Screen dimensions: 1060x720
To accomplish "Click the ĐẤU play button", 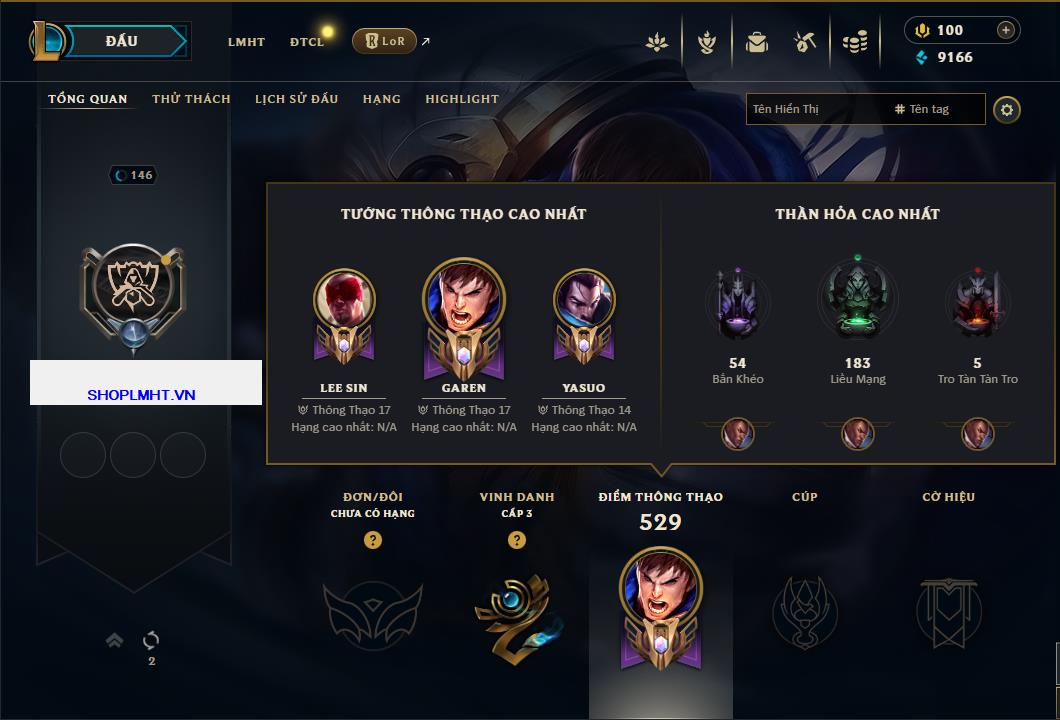I will click(x=121, y=41).
